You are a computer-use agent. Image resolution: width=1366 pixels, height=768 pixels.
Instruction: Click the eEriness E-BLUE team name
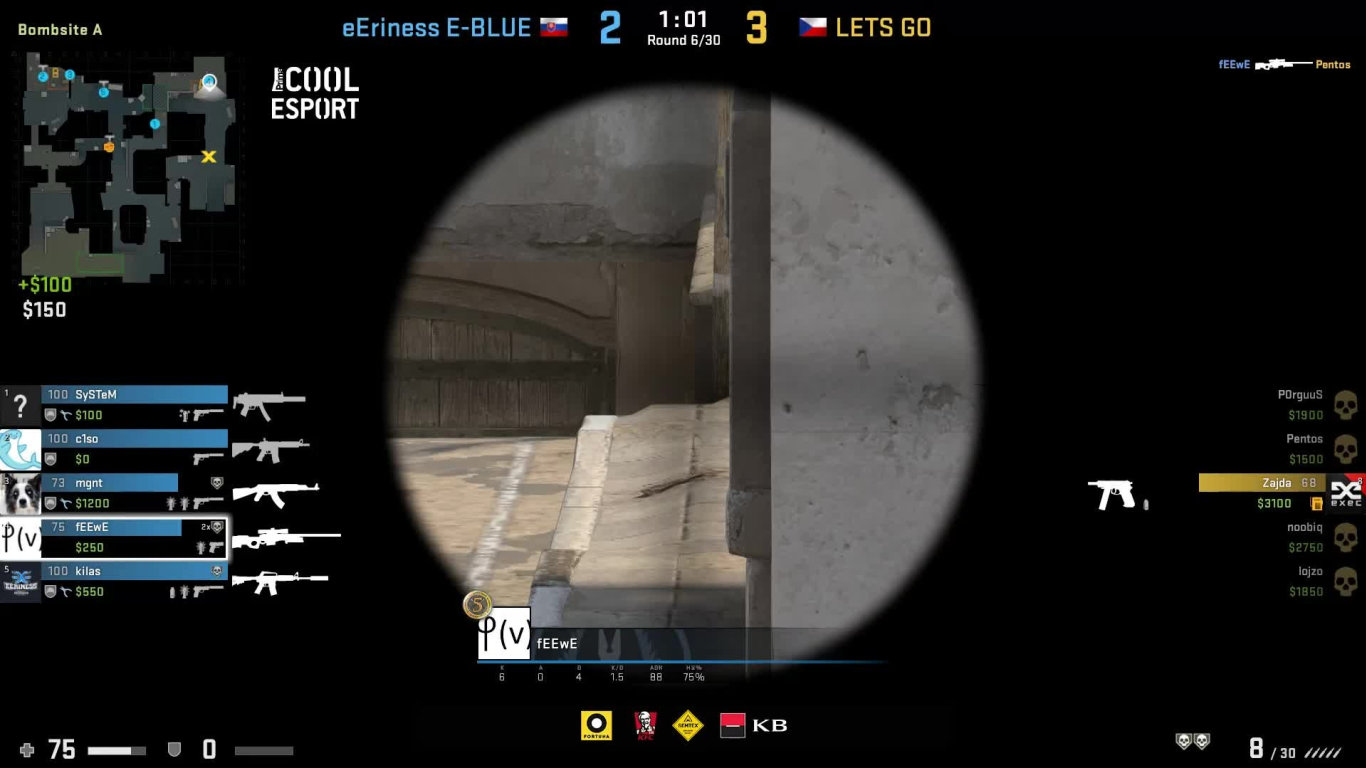pos(436,28)
